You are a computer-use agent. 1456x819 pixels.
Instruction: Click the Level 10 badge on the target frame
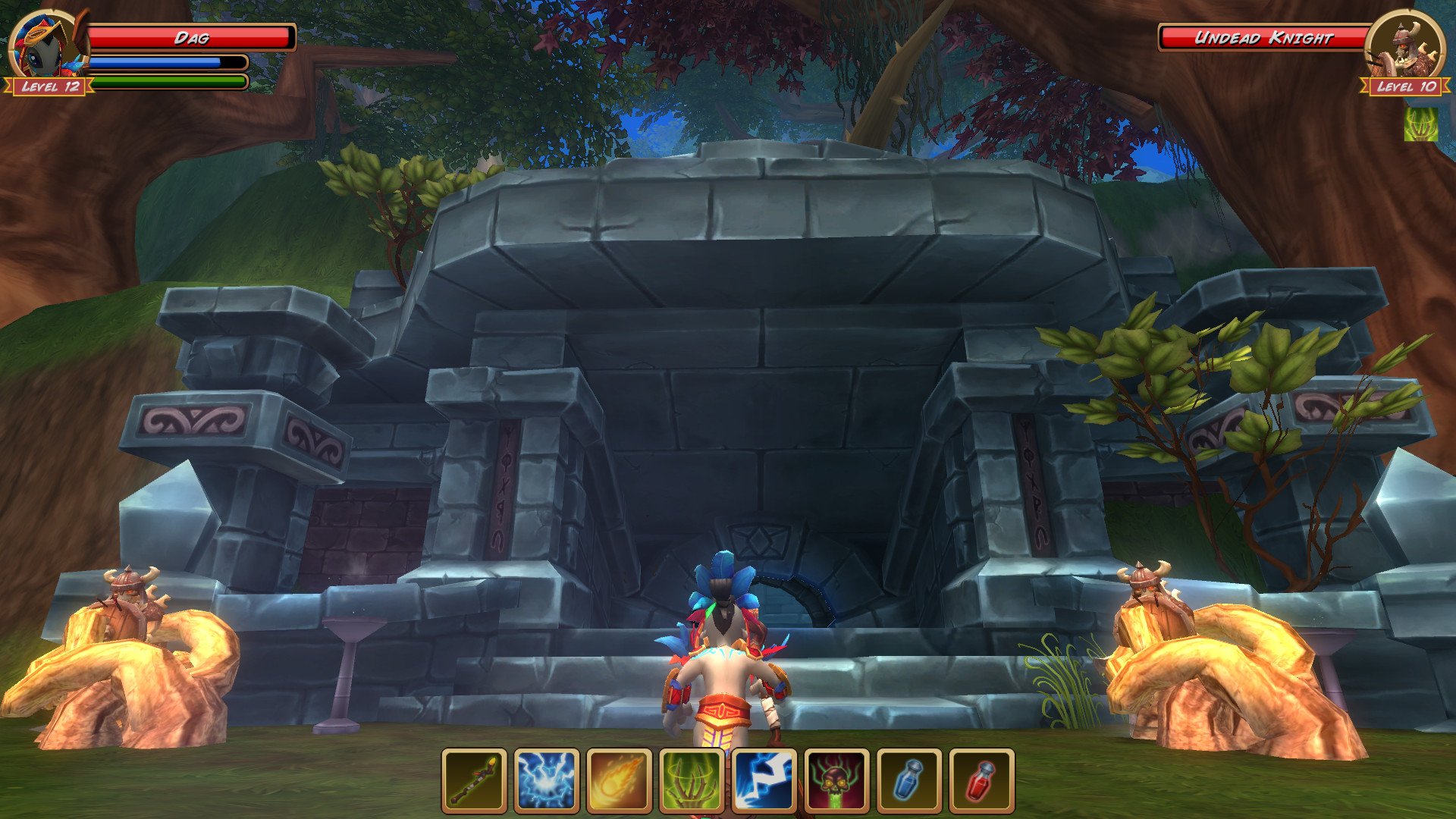(1404, 87)
